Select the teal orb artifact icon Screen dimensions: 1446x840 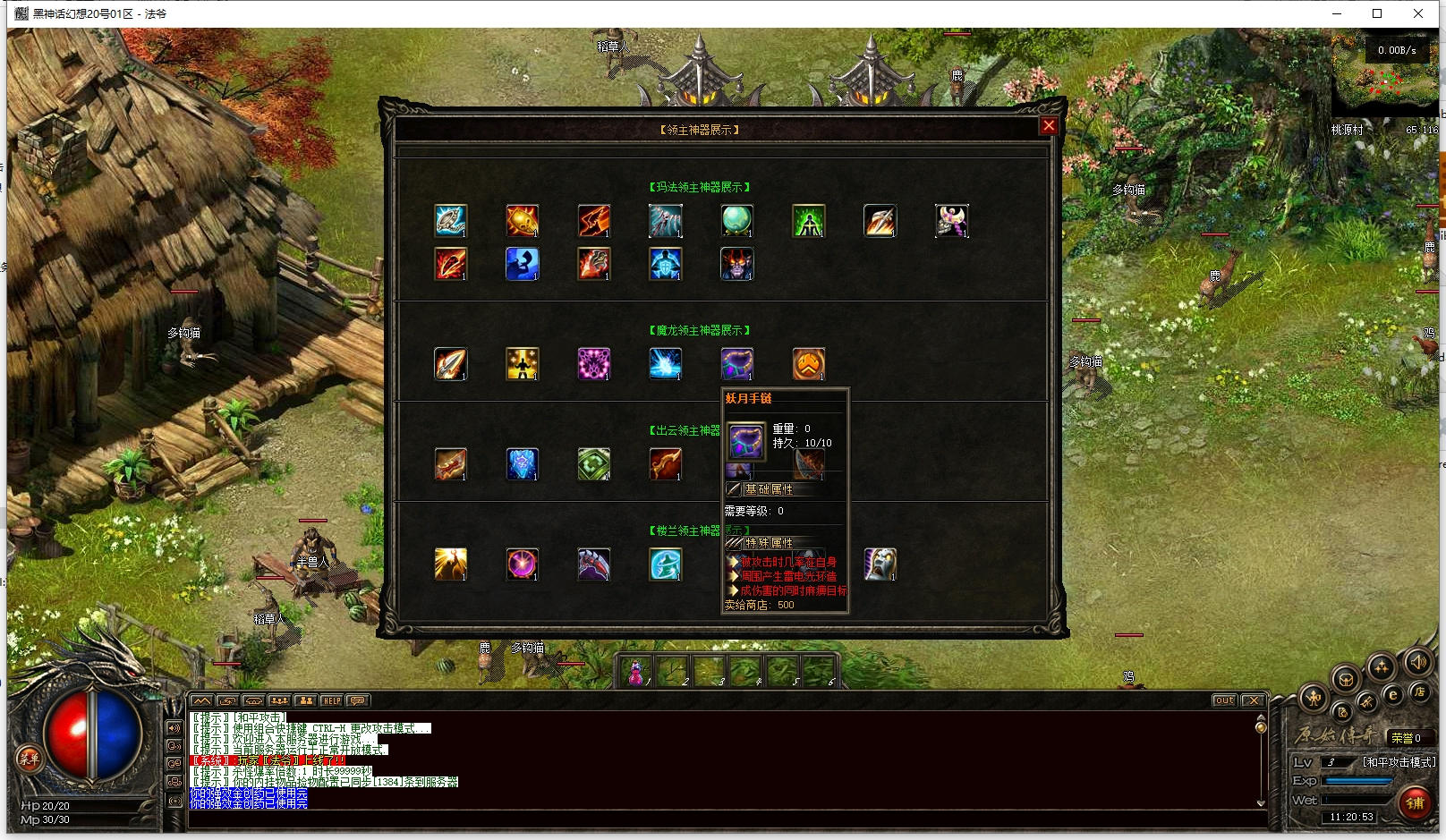(x=736, y=220)
